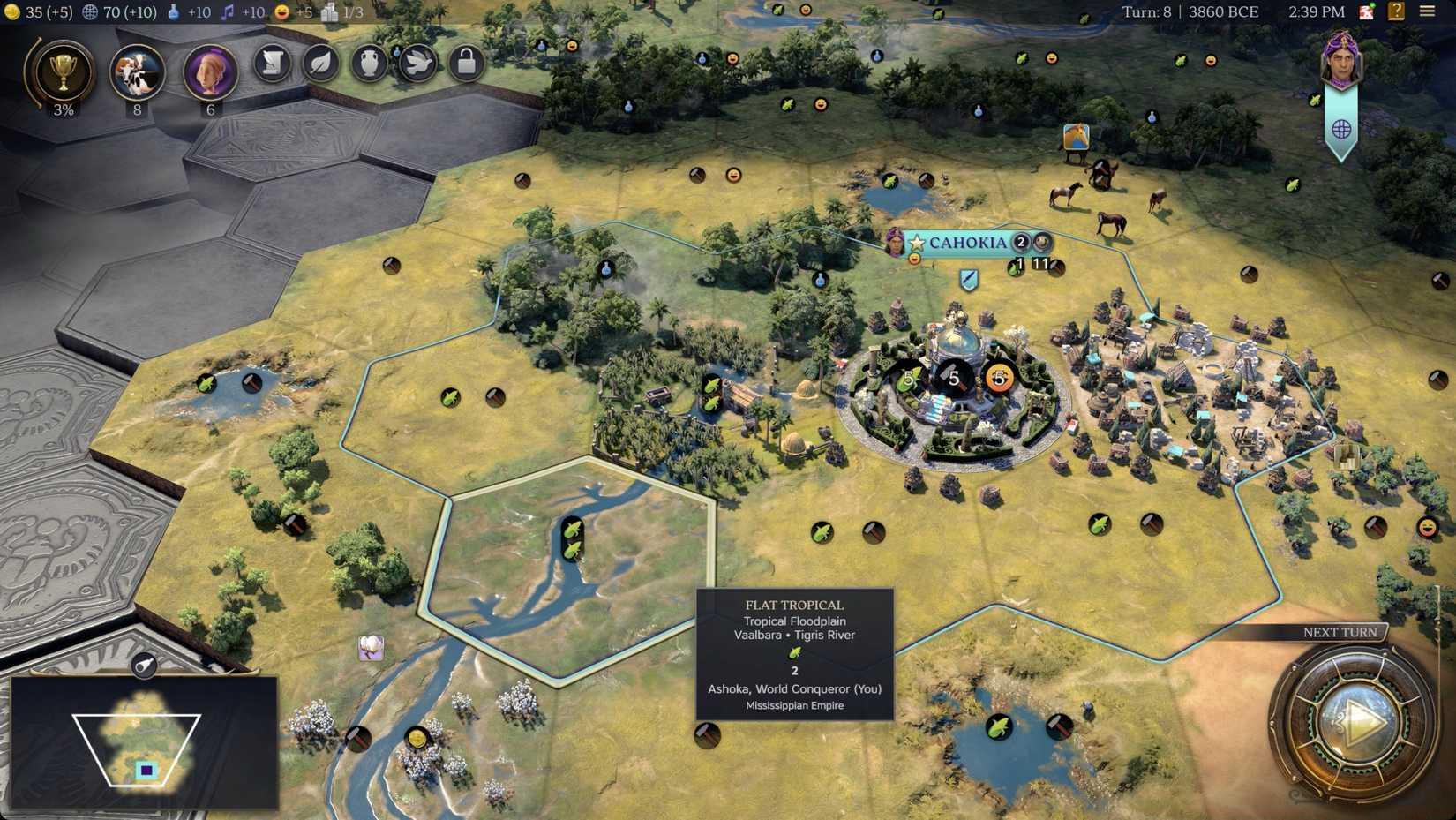The image size is (1456, 820).
Task: Open the help question mark panel
Action: coord(1395,11)
